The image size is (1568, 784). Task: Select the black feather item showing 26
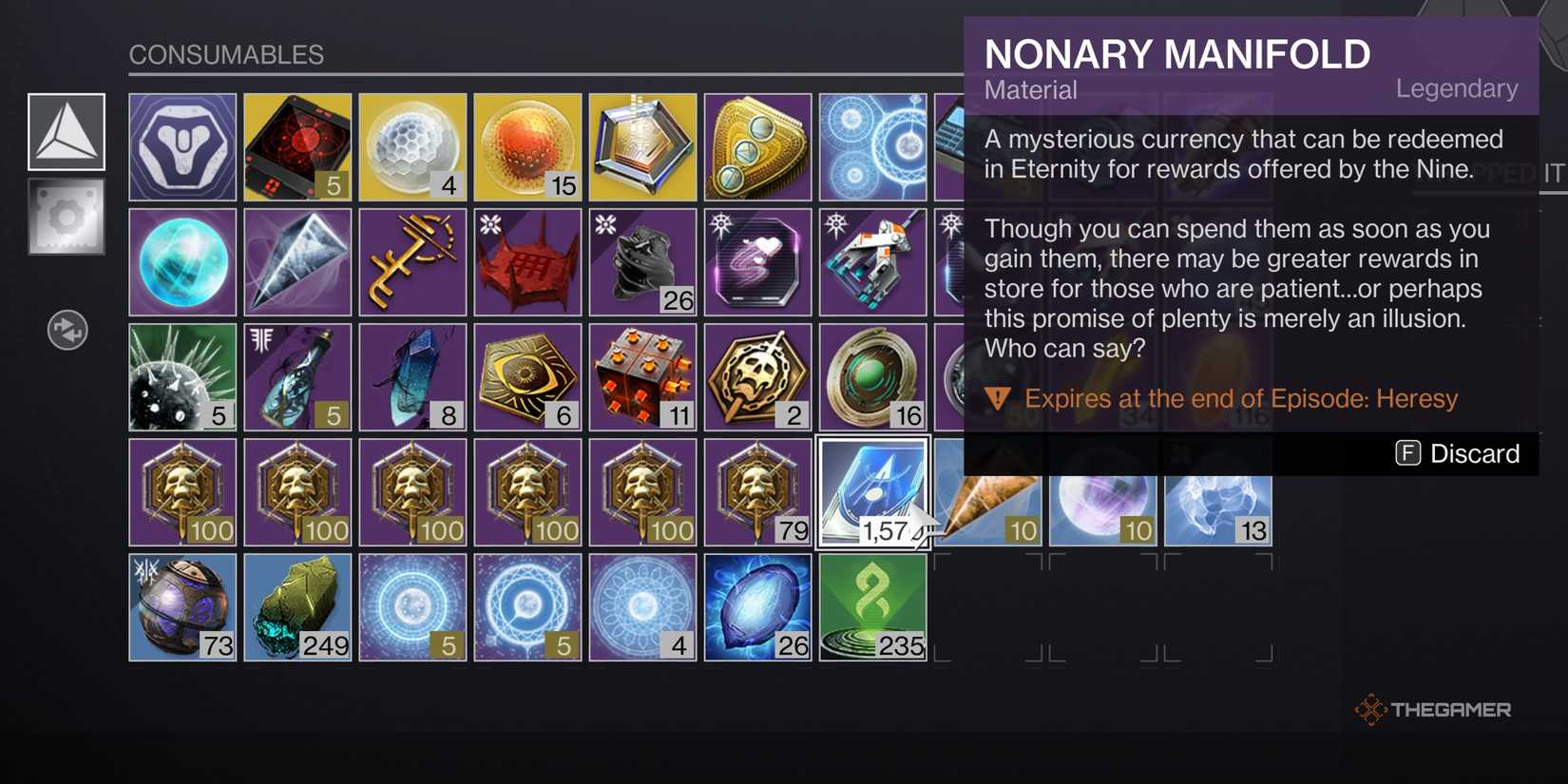(x=642, y=260)
